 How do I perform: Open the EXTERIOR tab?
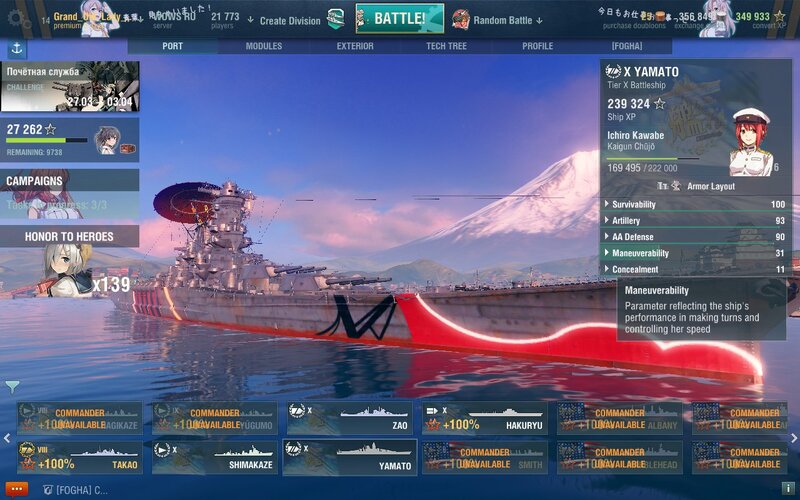355,46
